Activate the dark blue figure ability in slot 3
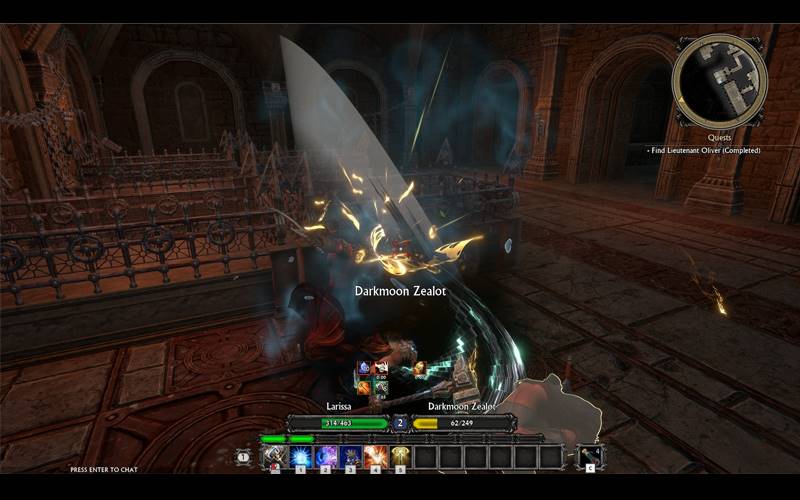The image size is (800, 500). click(350, 457)
